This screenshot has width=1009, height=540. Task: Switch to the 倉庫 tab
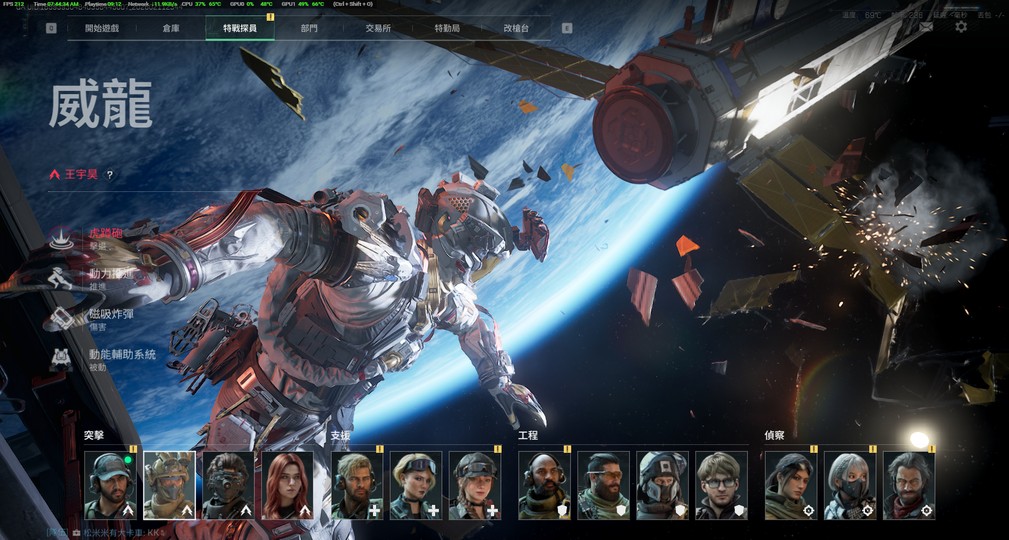172,28
